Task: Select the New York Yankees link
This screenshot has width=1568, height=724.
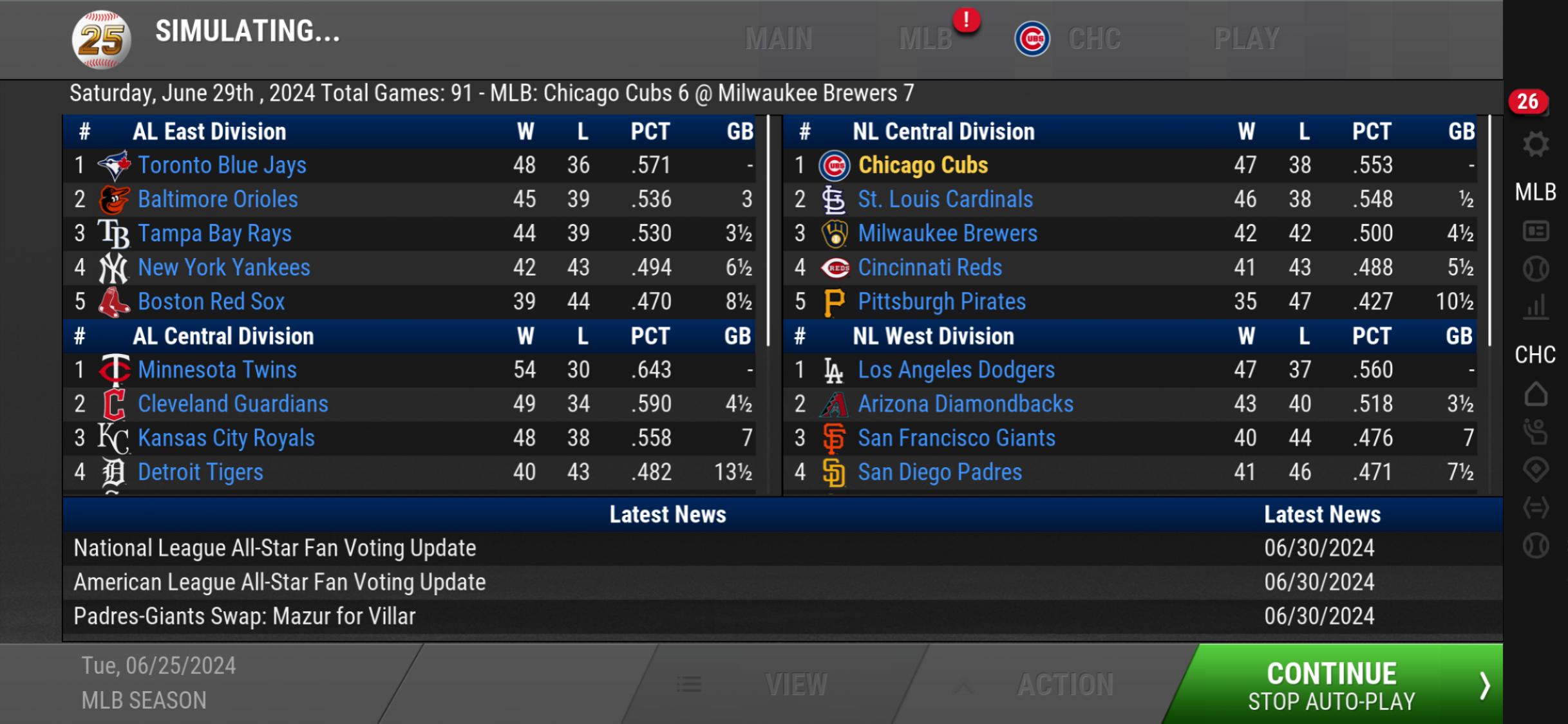Action: point(223,268)
